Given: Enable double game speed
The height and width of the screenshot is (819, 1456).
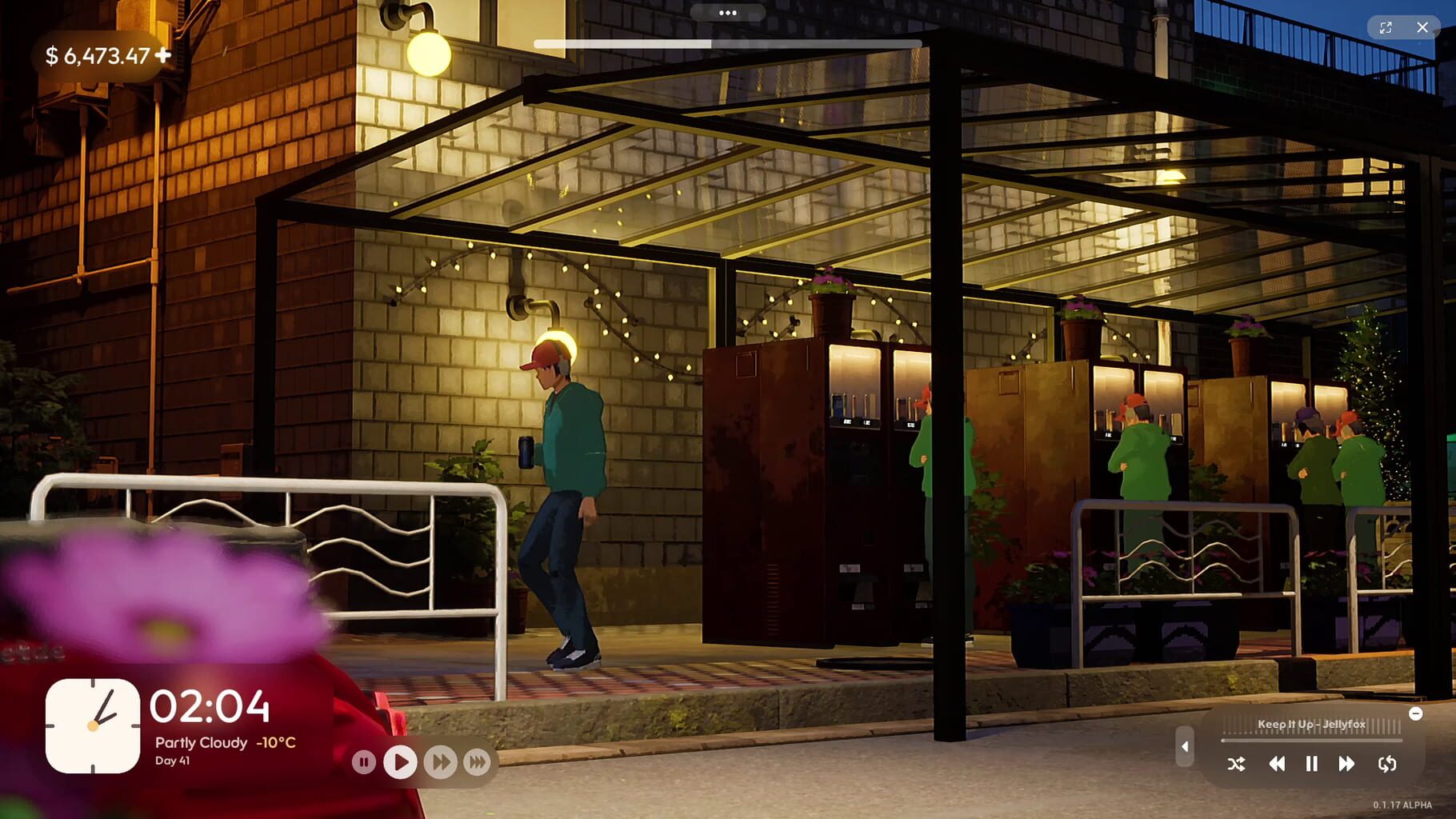Looking at the screenshot, I should click(439, 762).
